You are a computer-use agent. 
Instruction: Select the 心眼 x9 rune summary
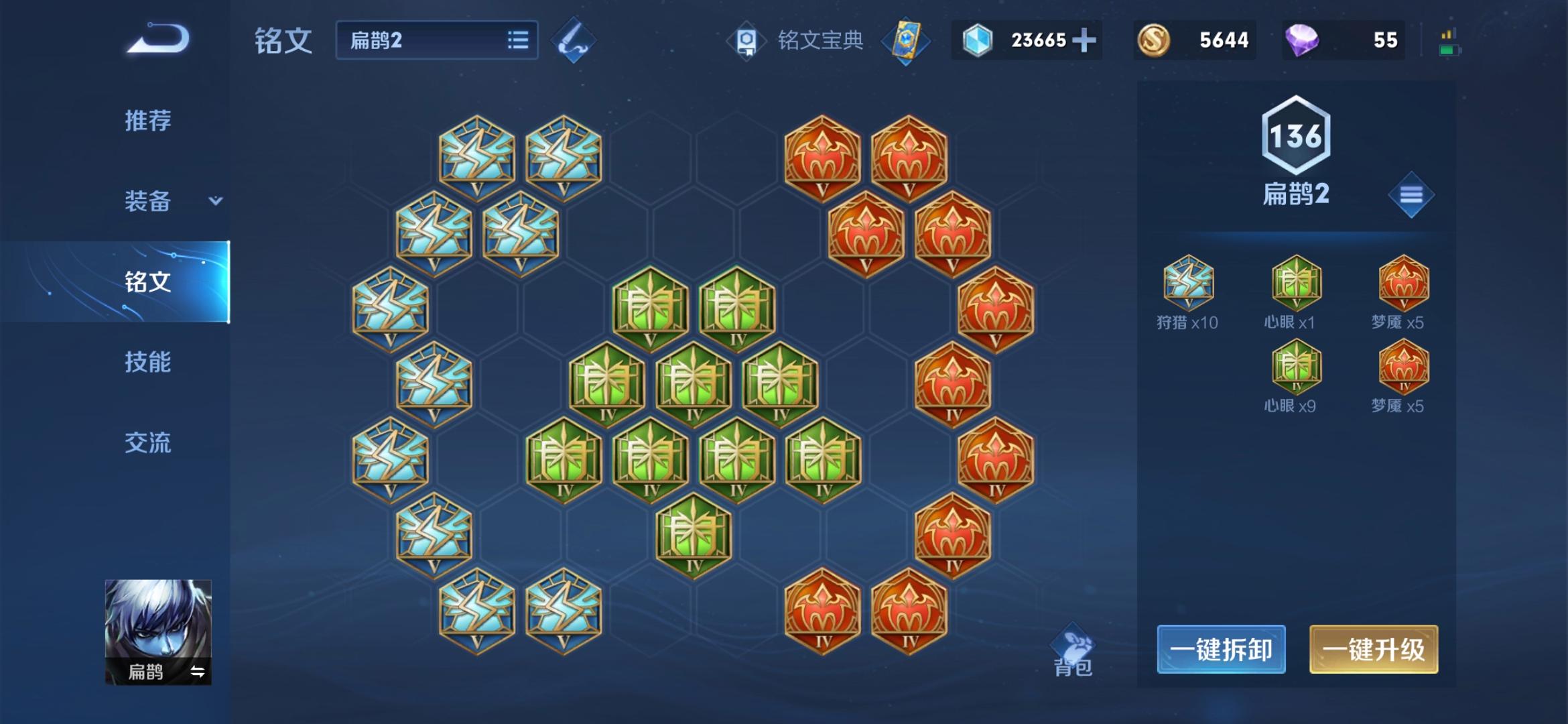click(1296, 376)
